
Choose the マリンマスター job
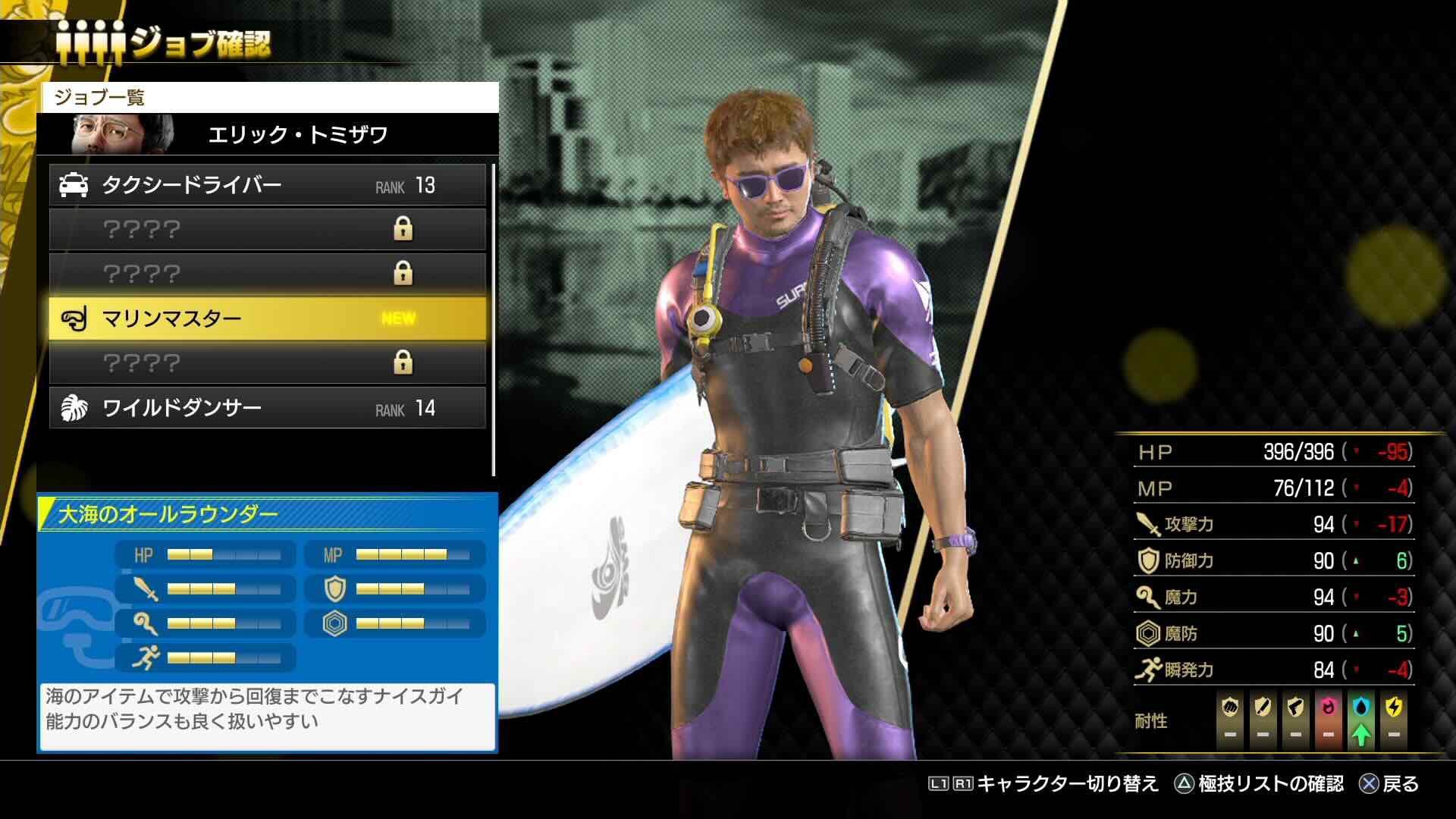[x=267, y=318]
